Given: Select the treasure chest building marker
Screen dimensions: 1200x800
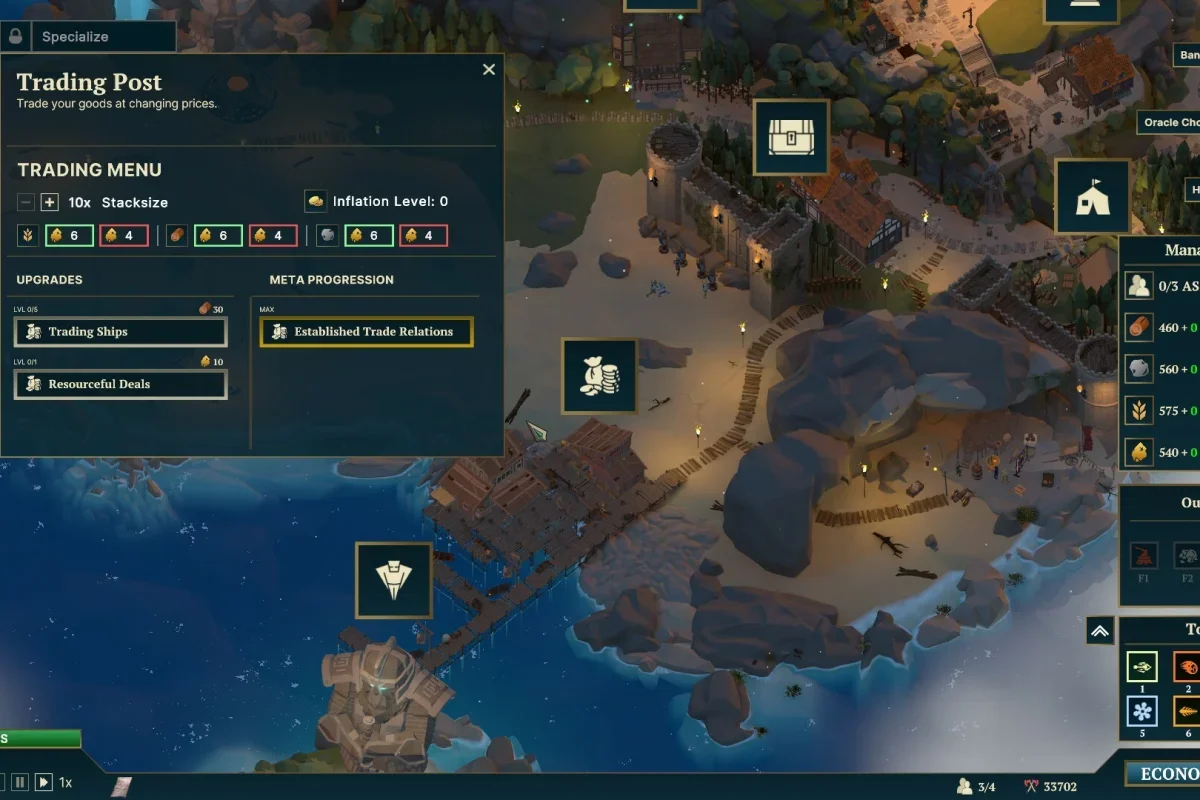Looking at the screenshot, I should tap(791, 137).
